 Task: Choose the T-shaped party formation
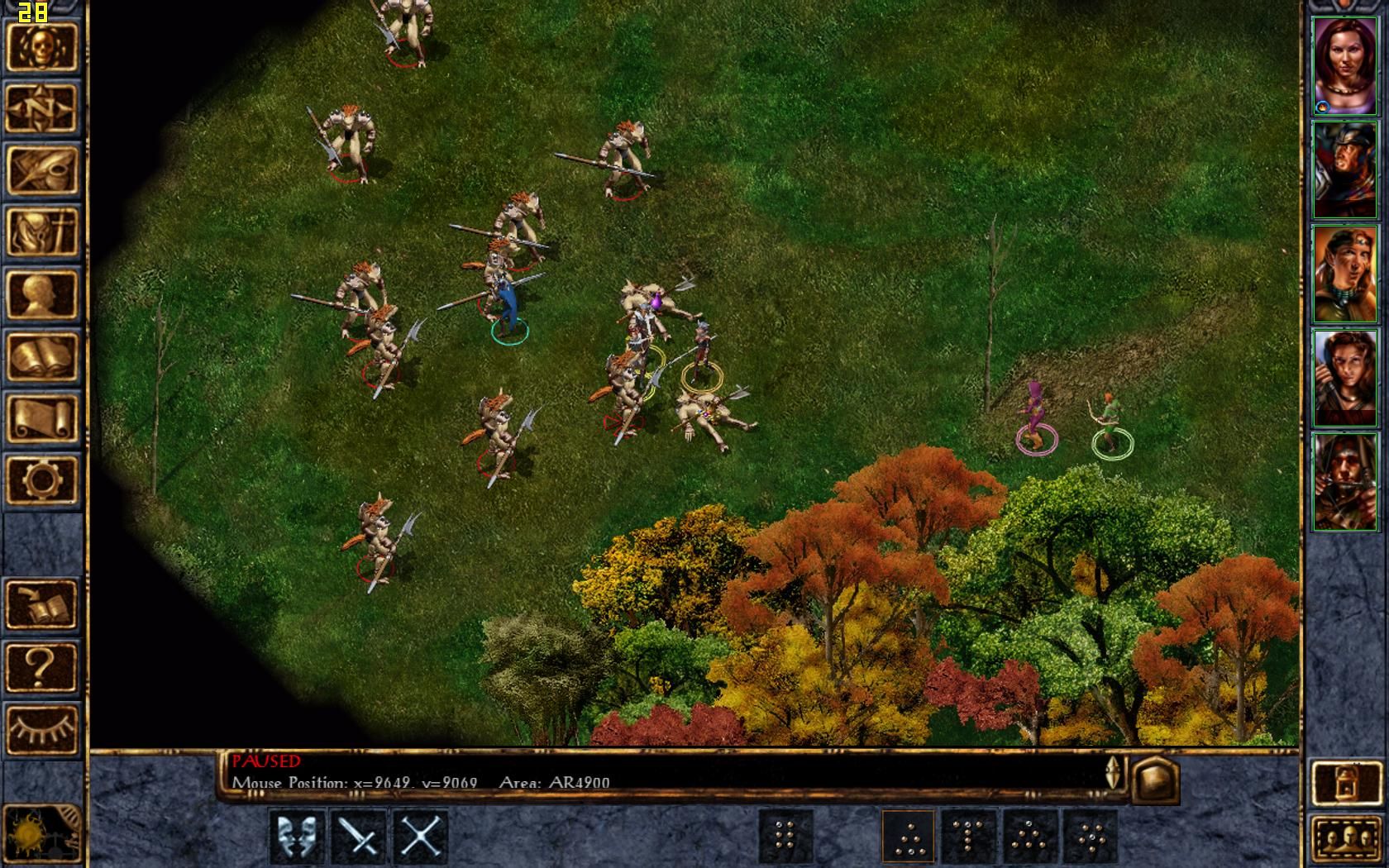(969, 838)
